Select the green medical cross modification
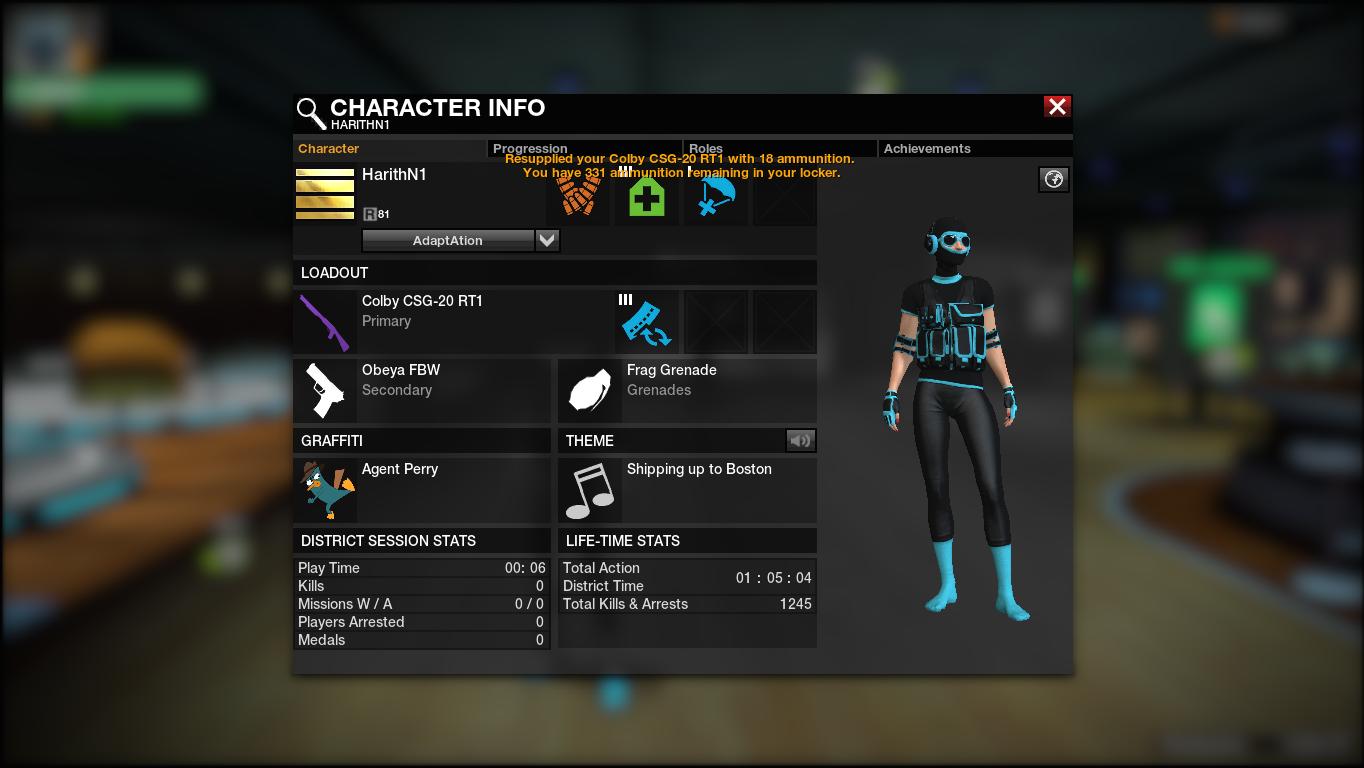 pyautogui.click(x=647, y=197)
